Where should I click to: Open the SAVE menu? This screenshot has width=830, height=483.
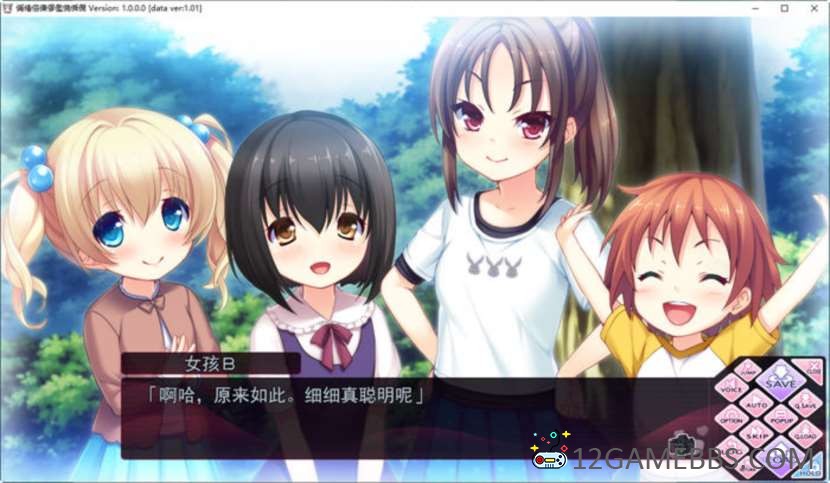coord(781,382)
